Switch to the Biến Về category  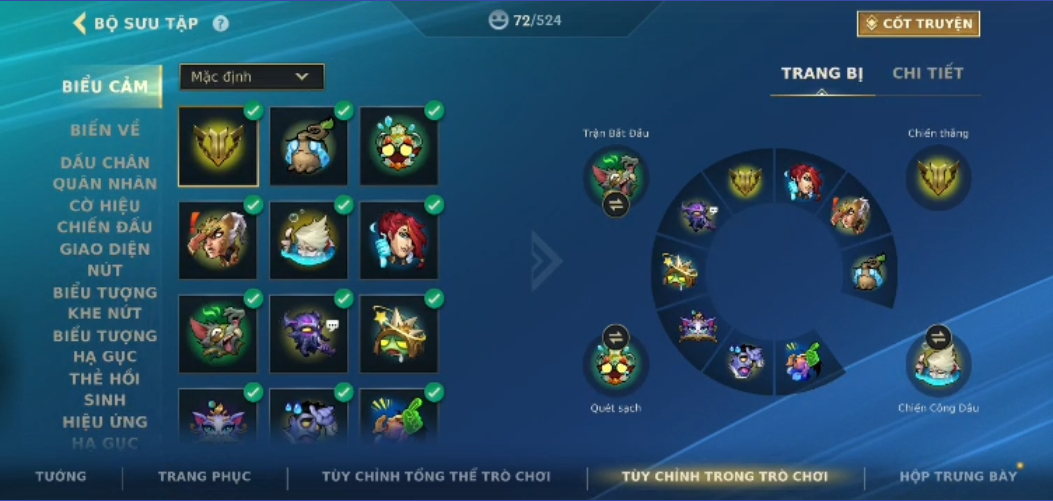point(105,130)
